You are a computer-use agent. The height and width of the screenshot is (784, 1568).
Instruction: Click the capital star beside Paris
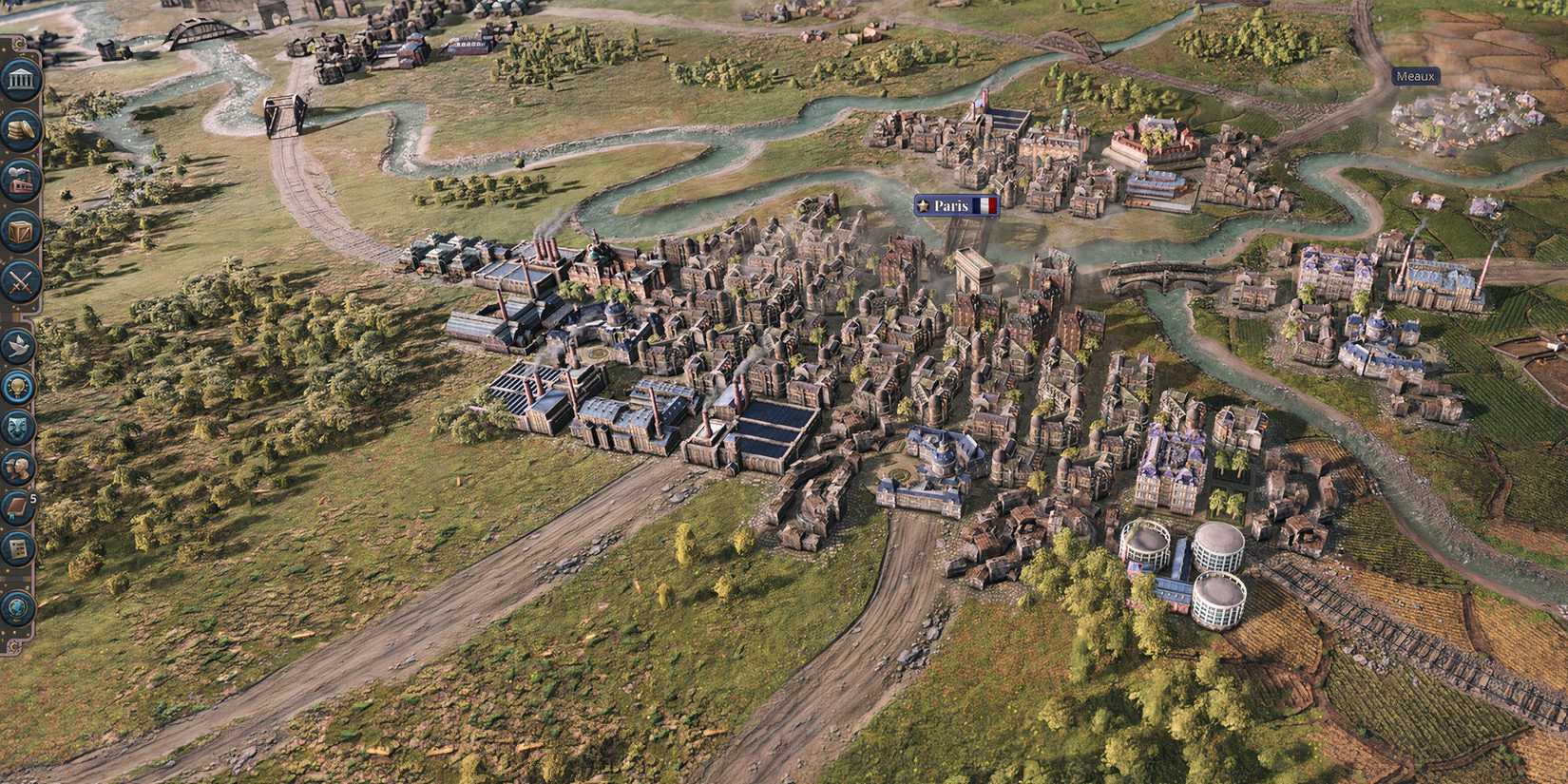(921, 206)
